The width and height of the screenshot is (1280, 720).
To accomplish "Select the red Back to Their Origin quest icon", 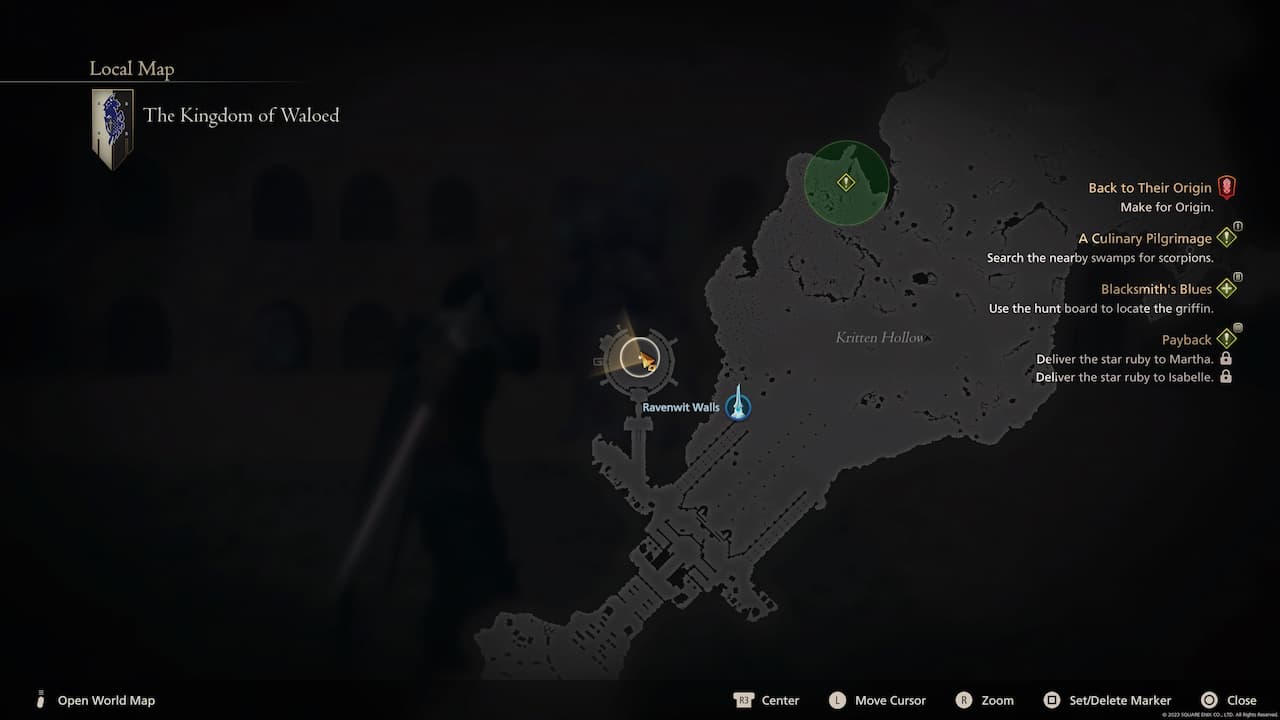I will pos(1227,186).
